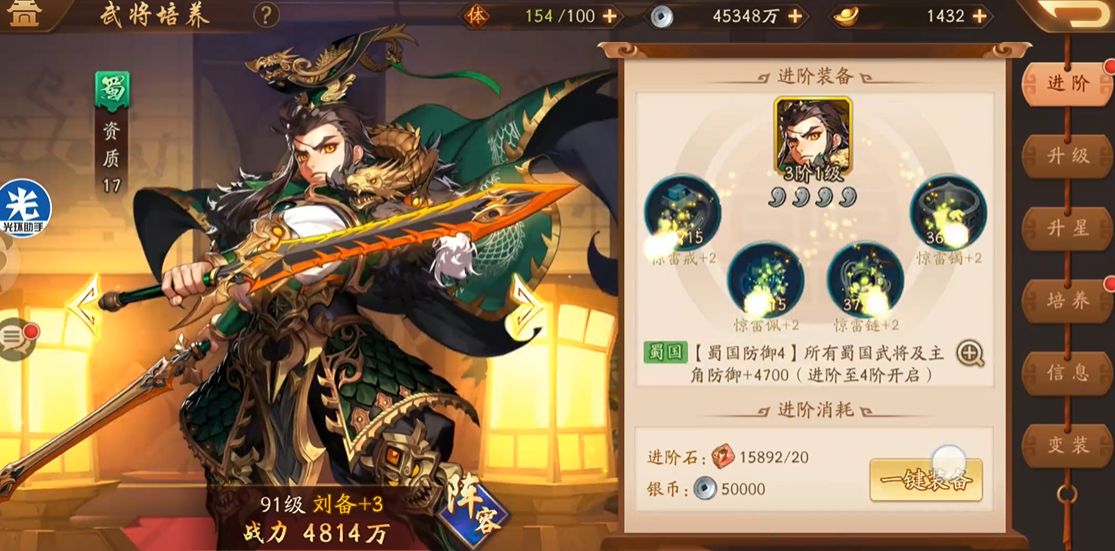The width and height of the screenshot is (1115, 551).
Task: Select the 惊雷佩+2 equipment slot
Action: tap(765, 280)
